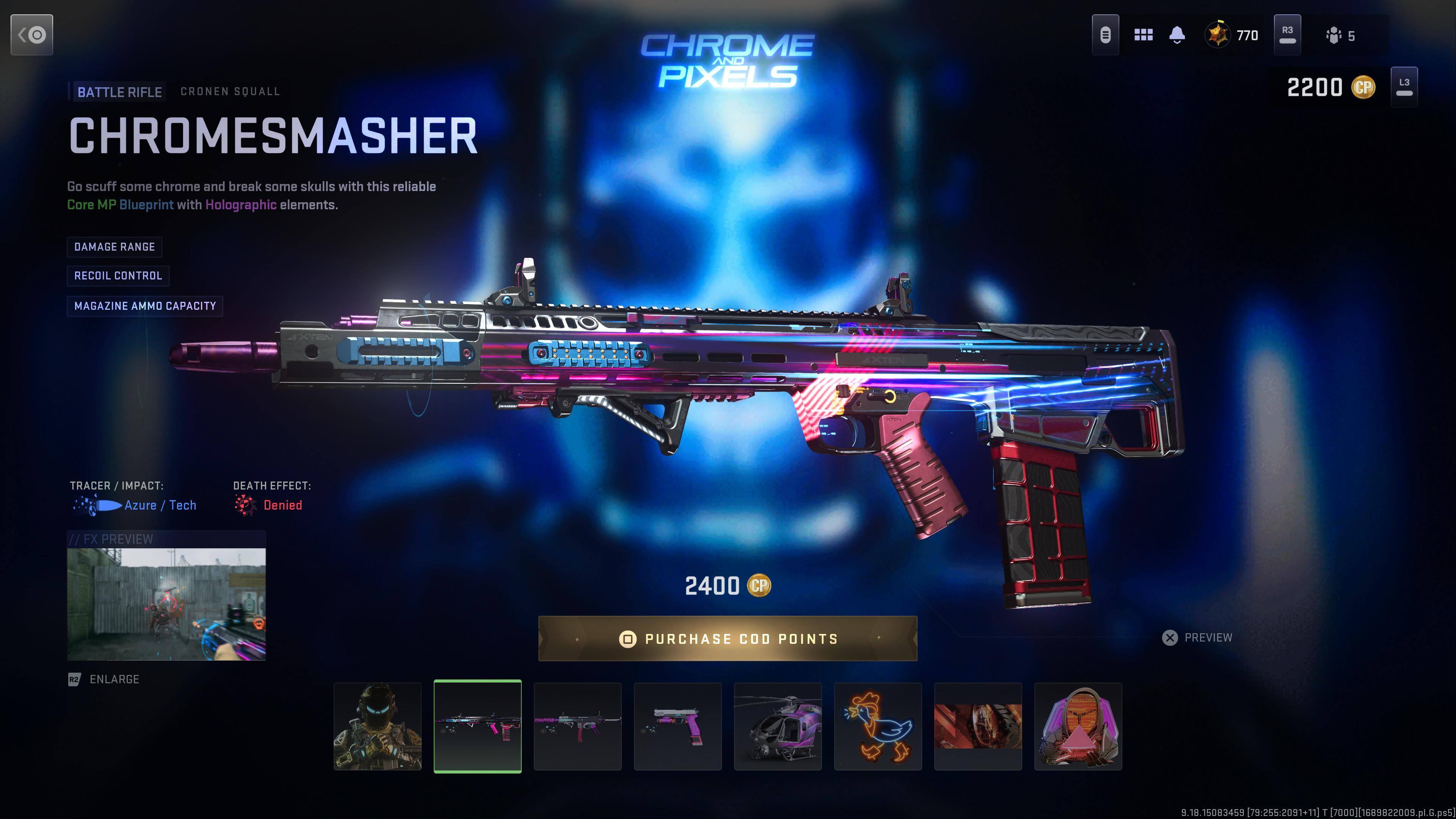Viewport: 1456px width, 819px height.
Task: Choose the pink pistol blueprint thumbnail
Action: coord(678,726)
